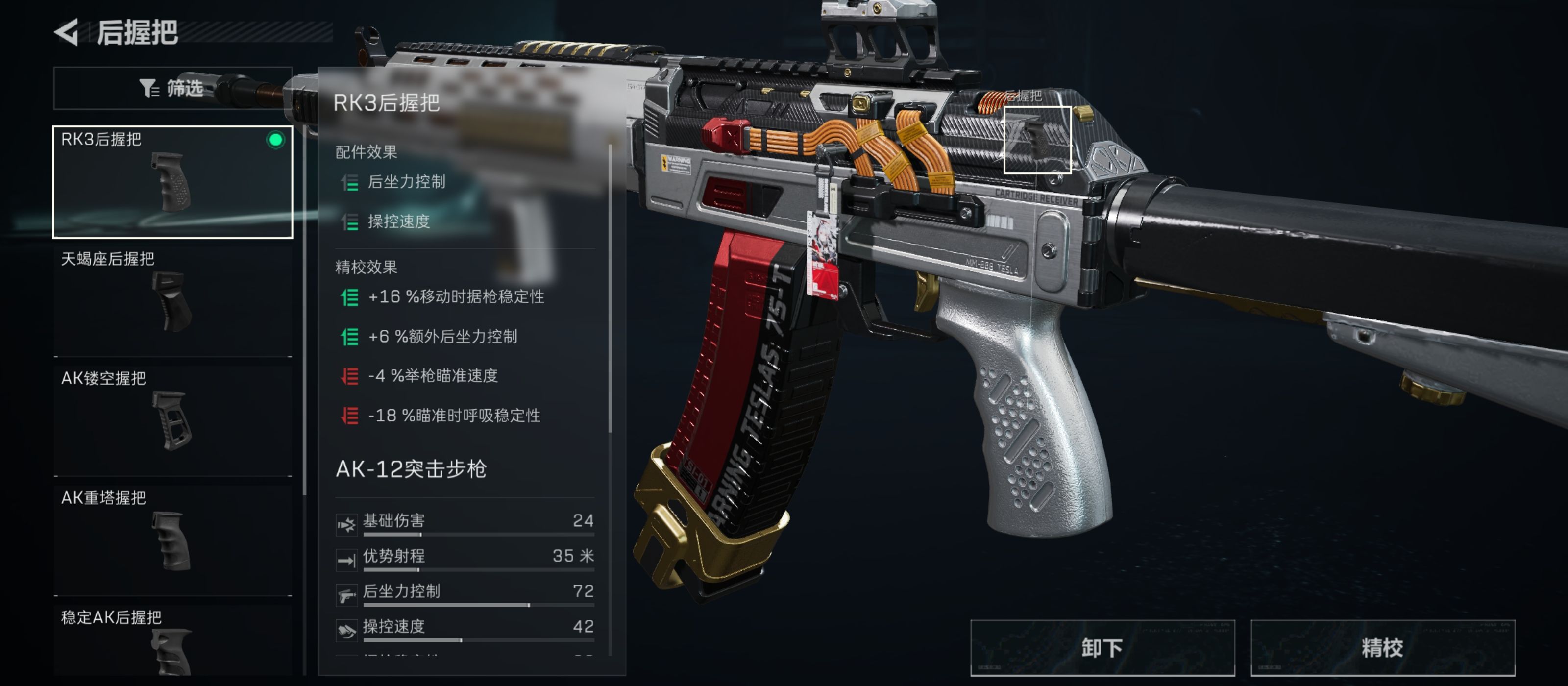Select the 天蝎座后握把 grip
Image resolution: width=1568 pixels, height=686 pixels.
pyautogui.click(x=172, y=301)
